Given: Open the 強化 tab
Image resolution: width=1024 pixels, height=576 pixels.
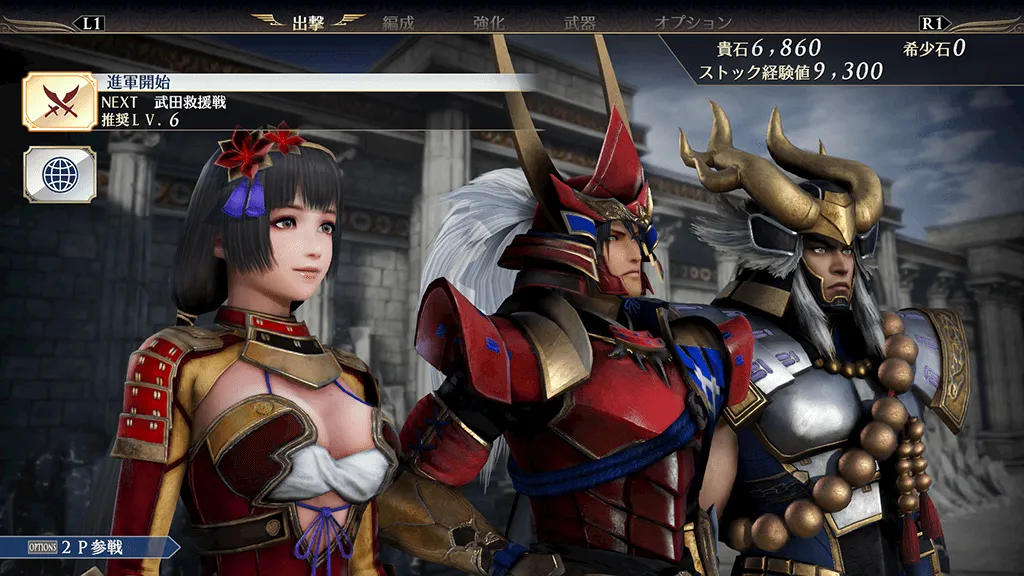Looking at the screenshot, I should [488, 21].
